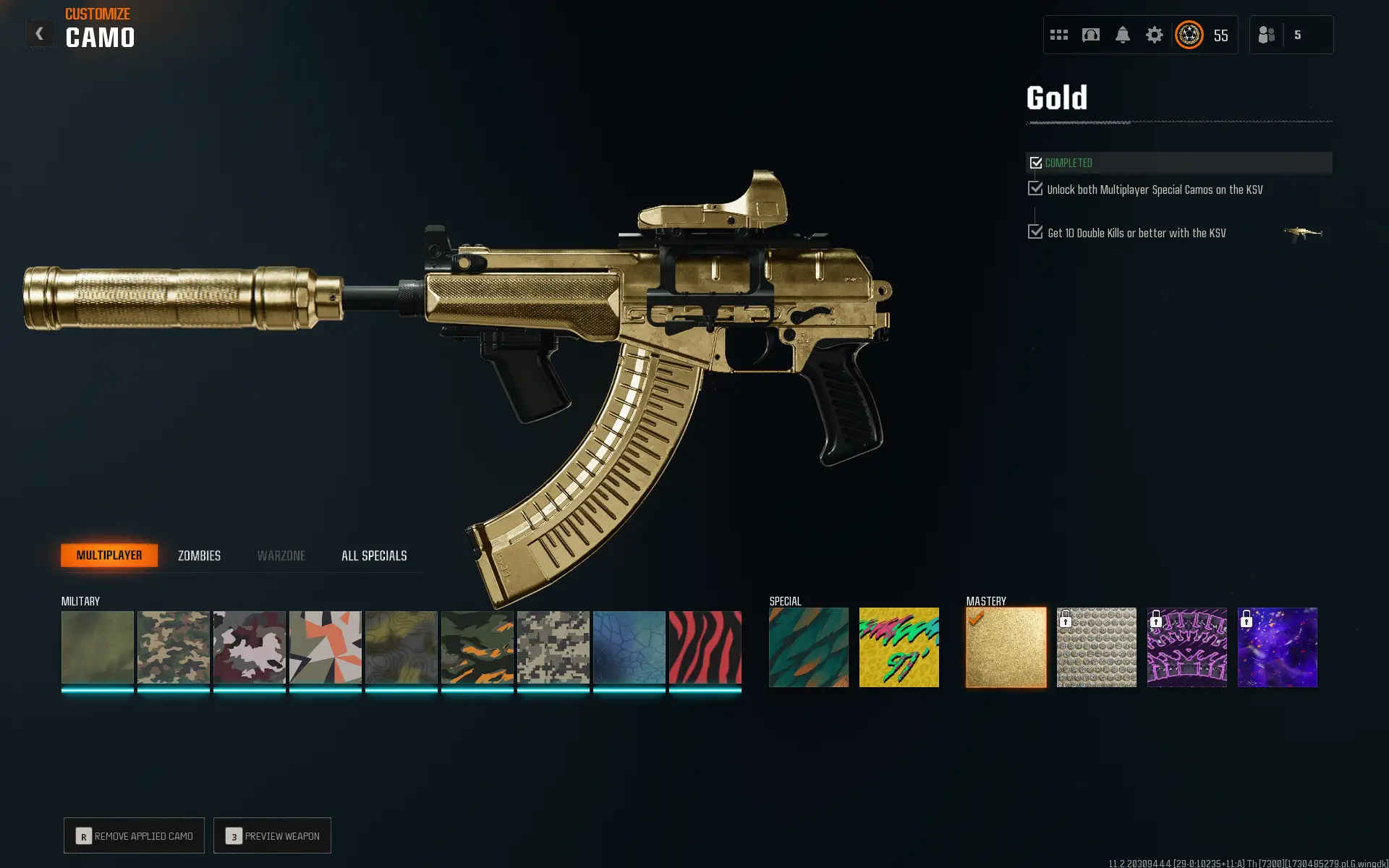
Task: Go back using the arrow button
Action: click(40, 34)
